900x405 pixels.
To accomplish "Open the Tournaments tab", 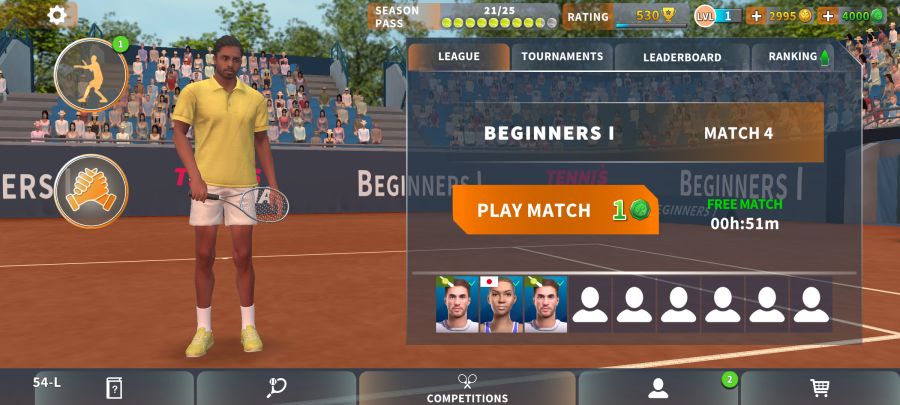I will click(562, 57).
